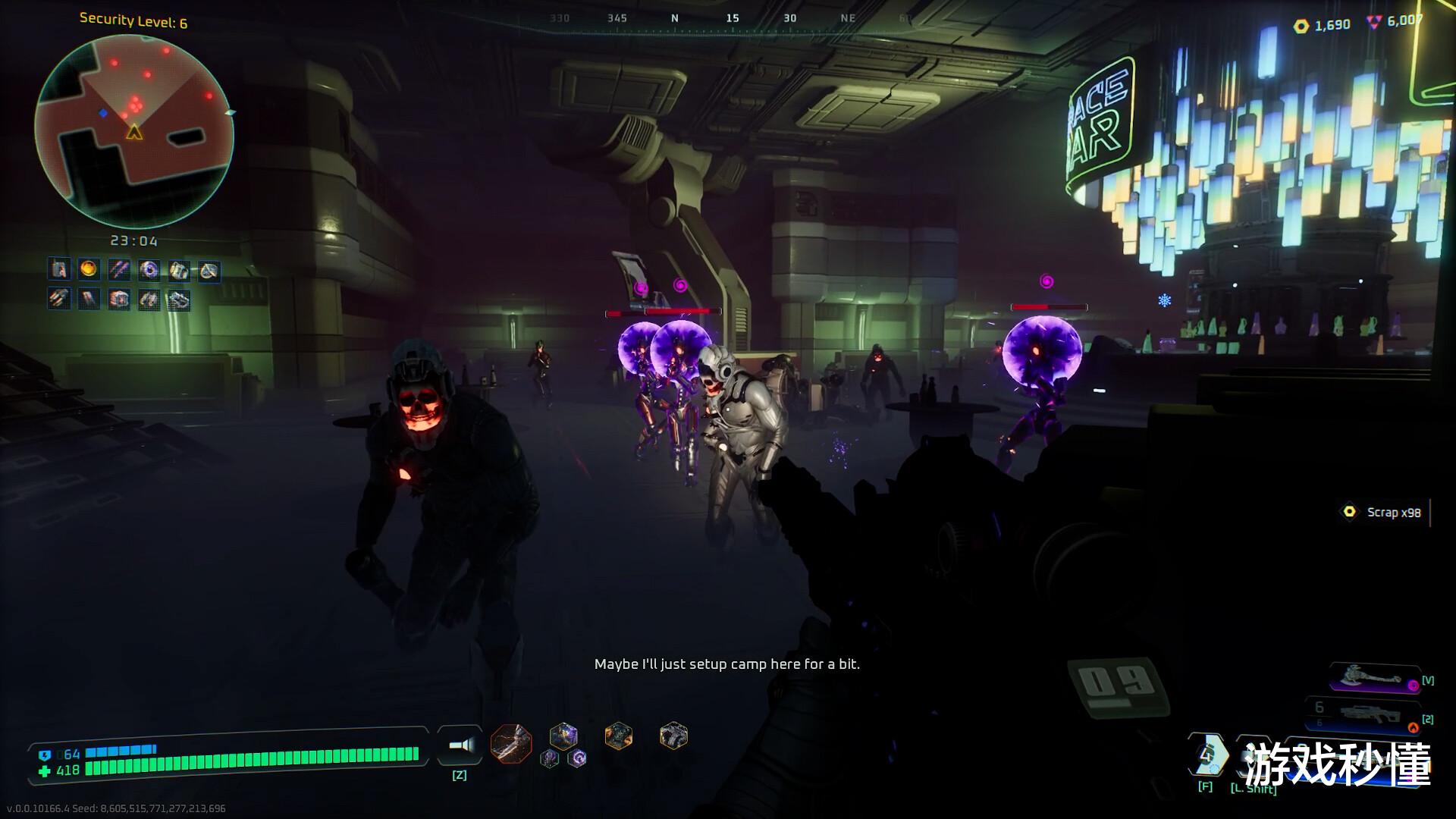The height and width of the screenshot is (819, 1456).
Task: Select the purple lightning streaks upgrade icon
Action: (x=118, y=268)
